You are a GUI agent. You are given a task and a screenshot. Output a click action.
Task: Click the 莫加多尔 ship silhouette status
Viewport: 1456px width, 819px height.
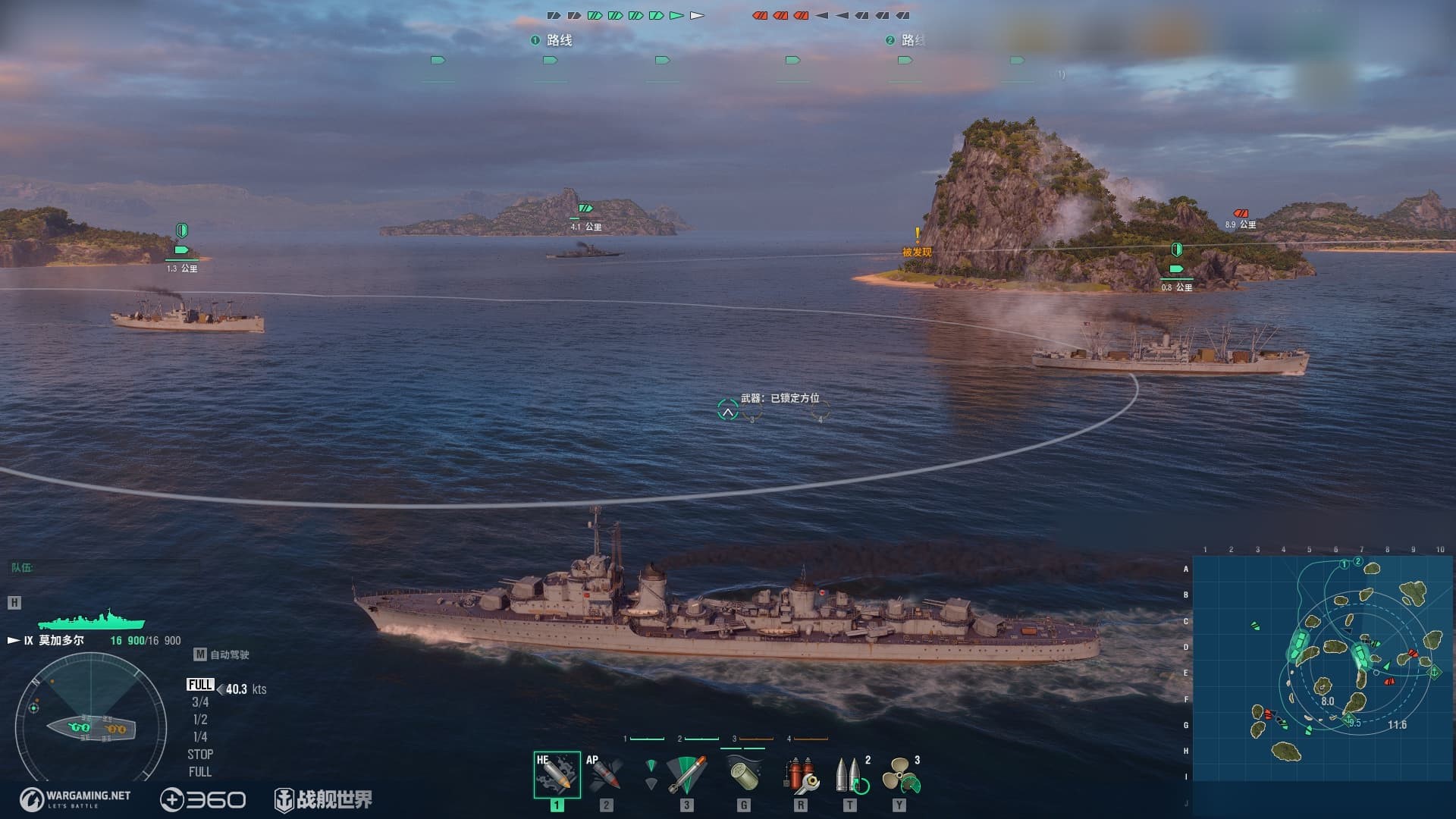(91, 620)
